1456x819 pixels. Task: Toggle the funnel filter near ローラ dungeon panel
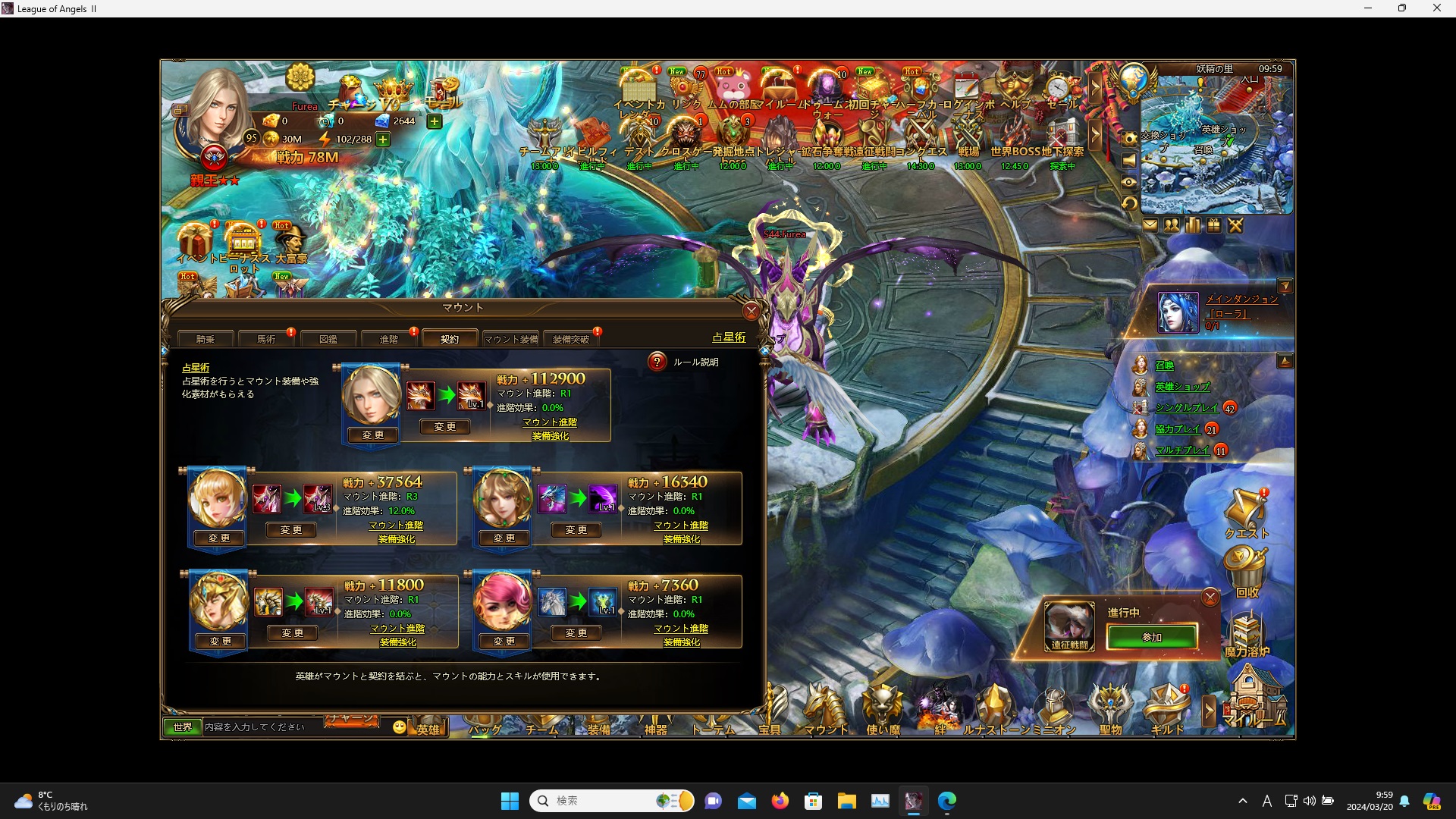click(x=1287, y=286)
